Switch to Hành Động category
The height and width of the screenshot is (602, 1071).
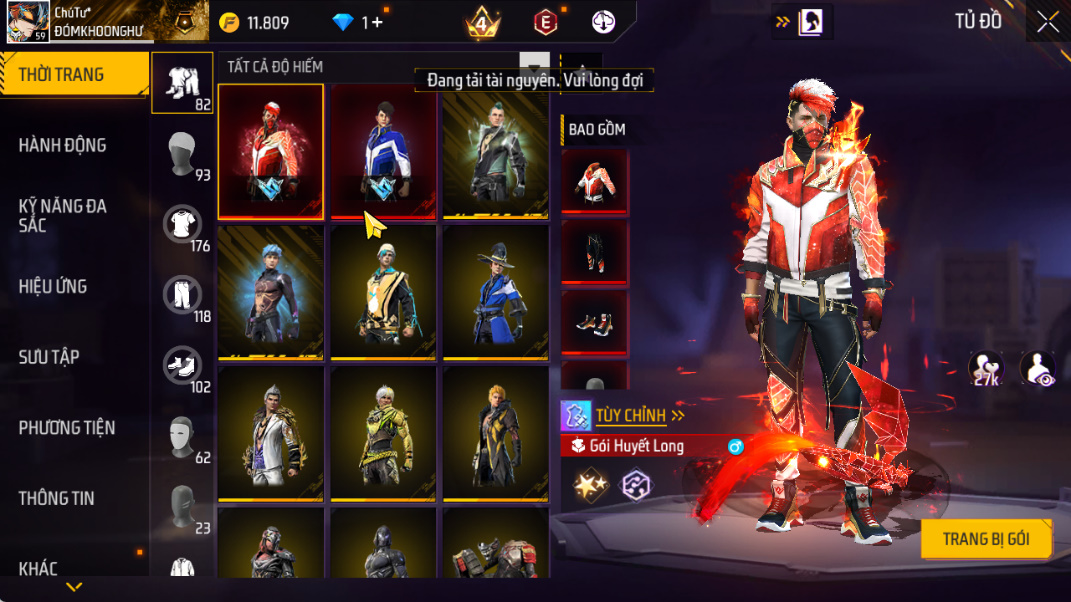click(x=62, y=145)
